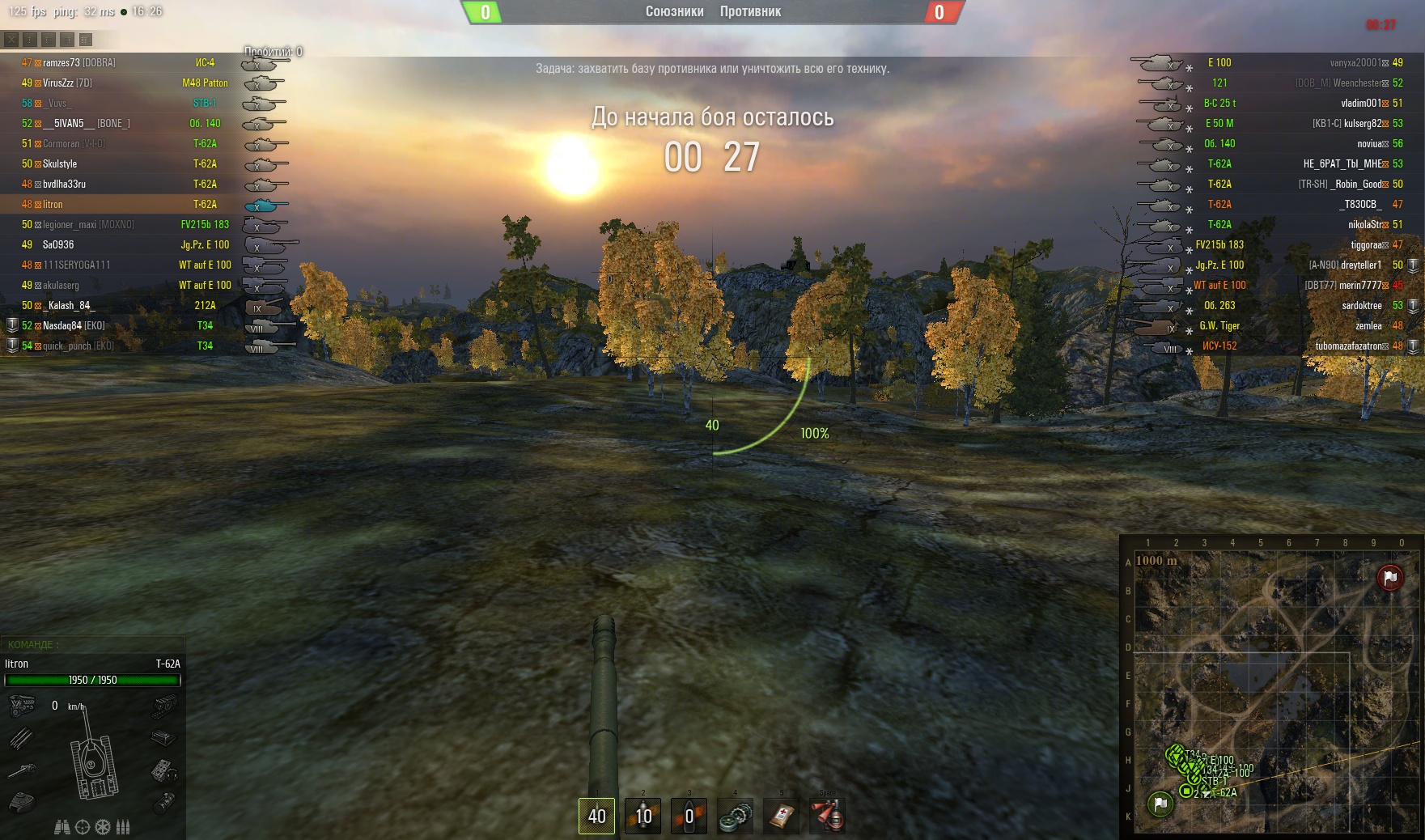Use the repair kit consumable
1425x840 pixels.
click(736, 816)
